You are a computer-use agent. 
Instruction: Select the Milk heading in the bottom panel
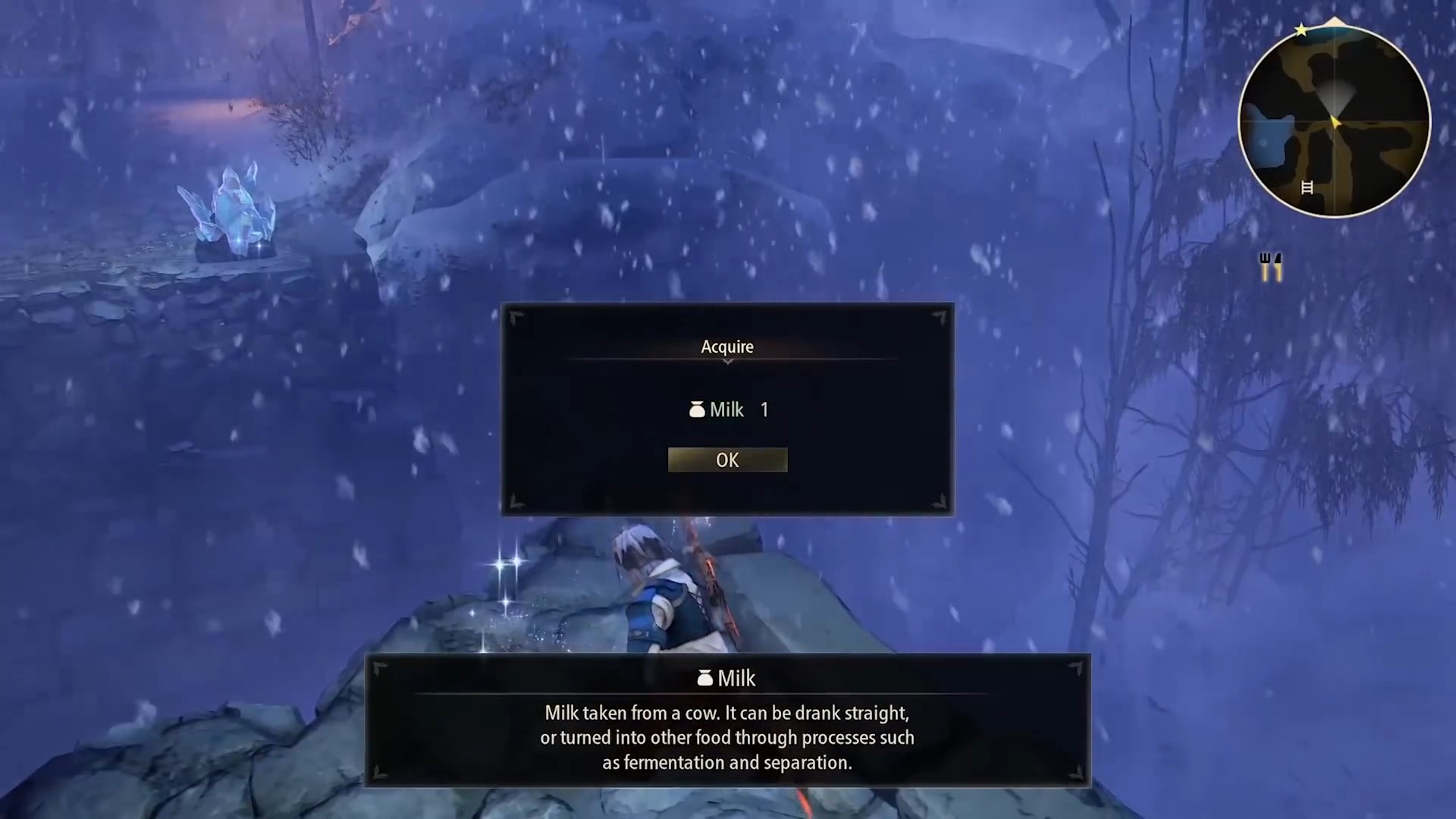point(736,679)
